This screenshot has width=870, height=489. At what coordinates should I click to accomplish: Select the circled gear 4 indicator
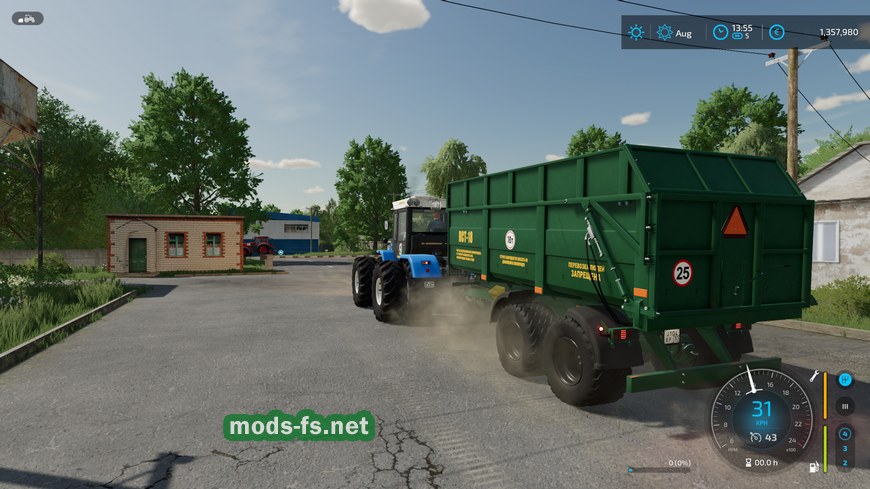point(845,434)
